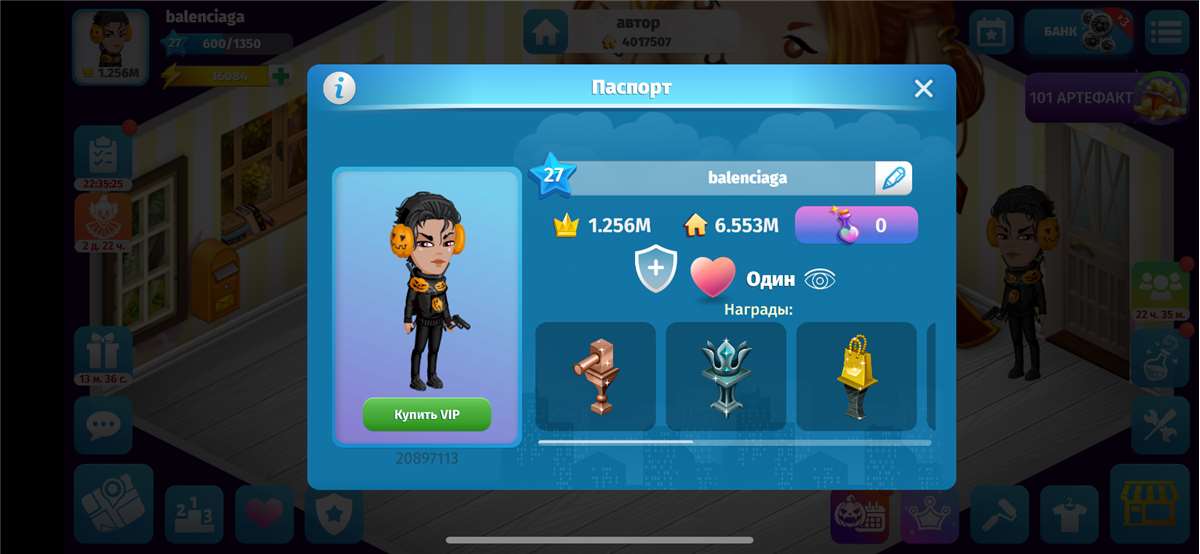Select the pink heart relationship icon

pos(713,277)
